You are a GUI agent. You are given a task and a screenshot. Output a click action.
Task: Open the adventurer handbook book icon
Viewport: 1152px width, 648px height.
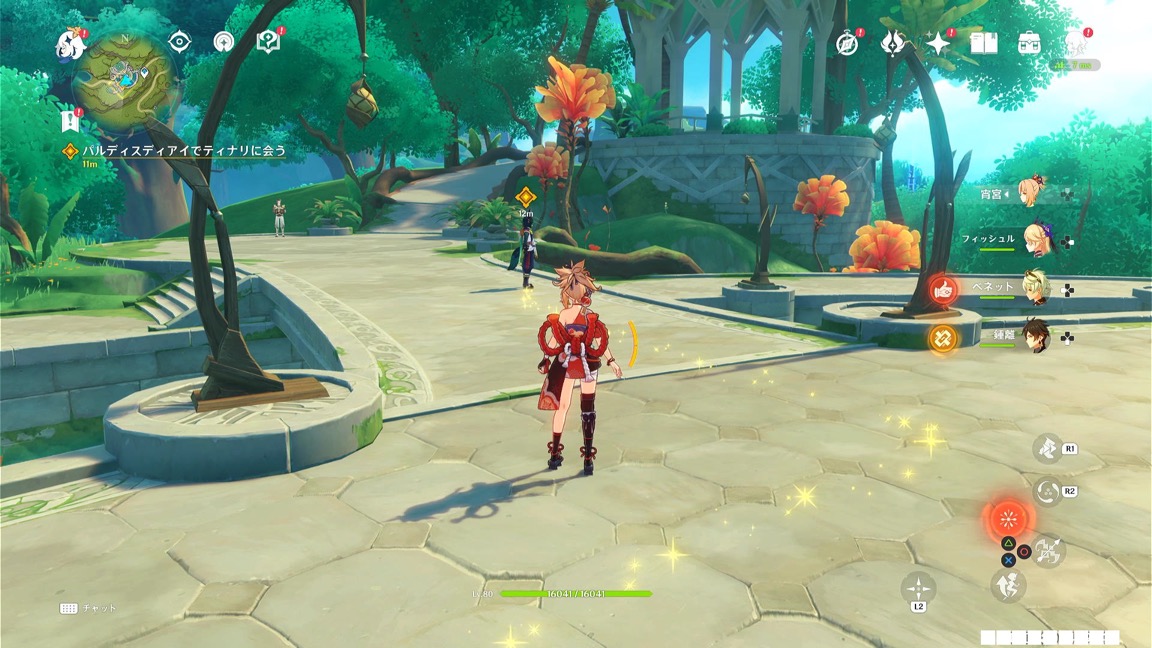point(984,43)
